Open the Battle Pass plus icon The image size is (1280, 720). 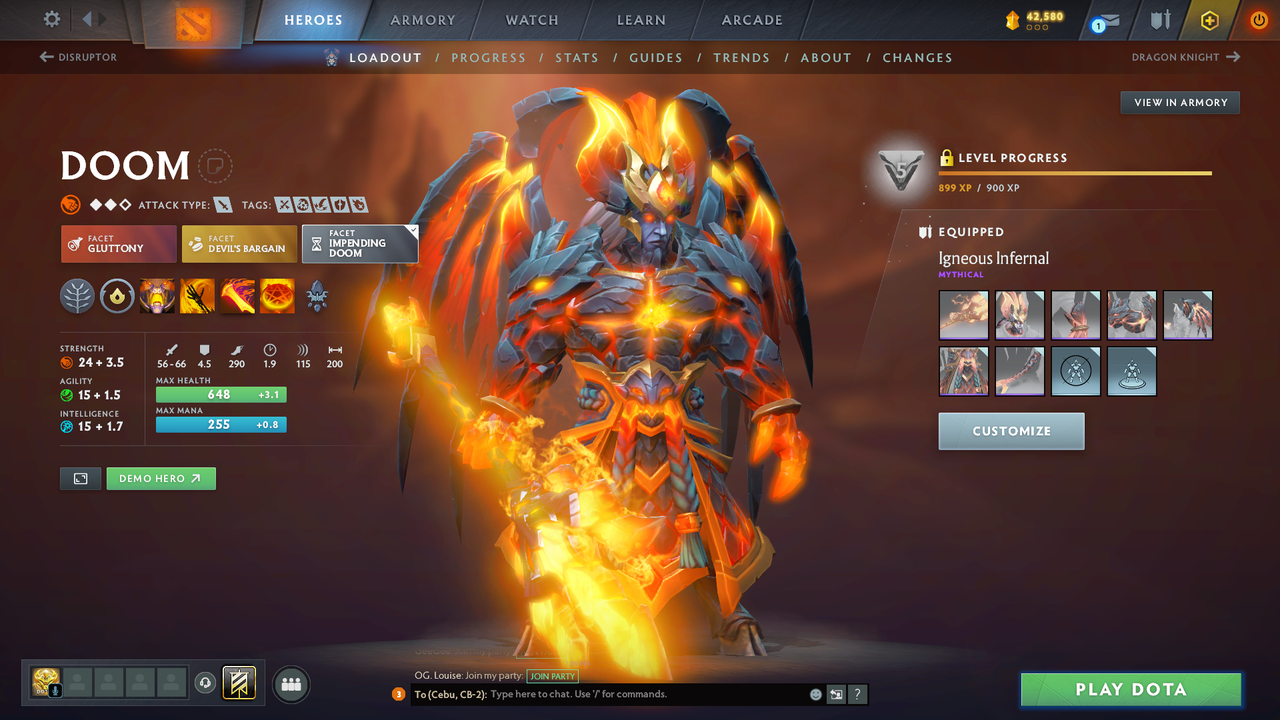[x=1209, y=20]
